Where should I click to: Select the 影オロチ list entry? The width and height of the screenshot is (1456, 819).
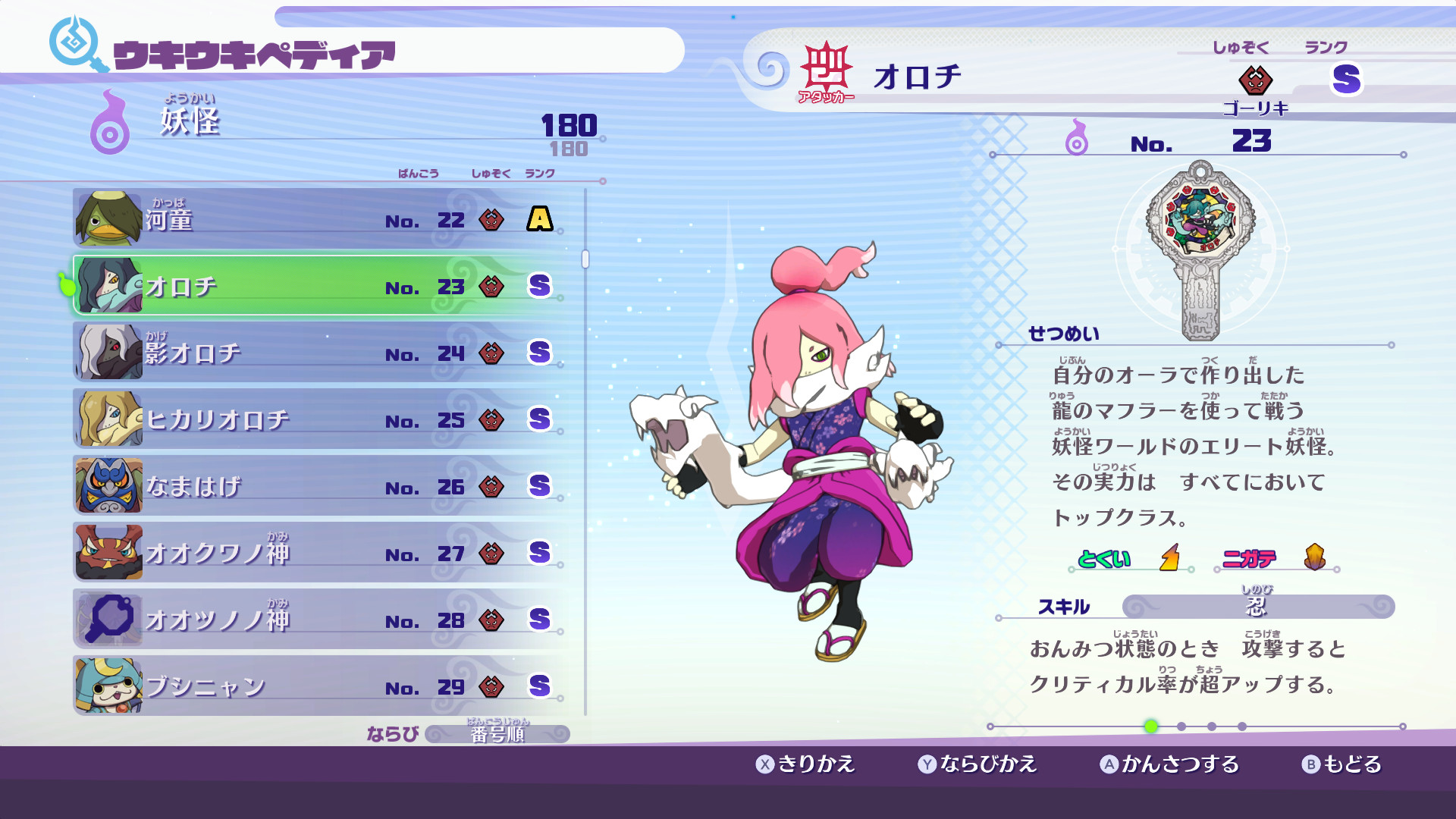tap(303, 352)
